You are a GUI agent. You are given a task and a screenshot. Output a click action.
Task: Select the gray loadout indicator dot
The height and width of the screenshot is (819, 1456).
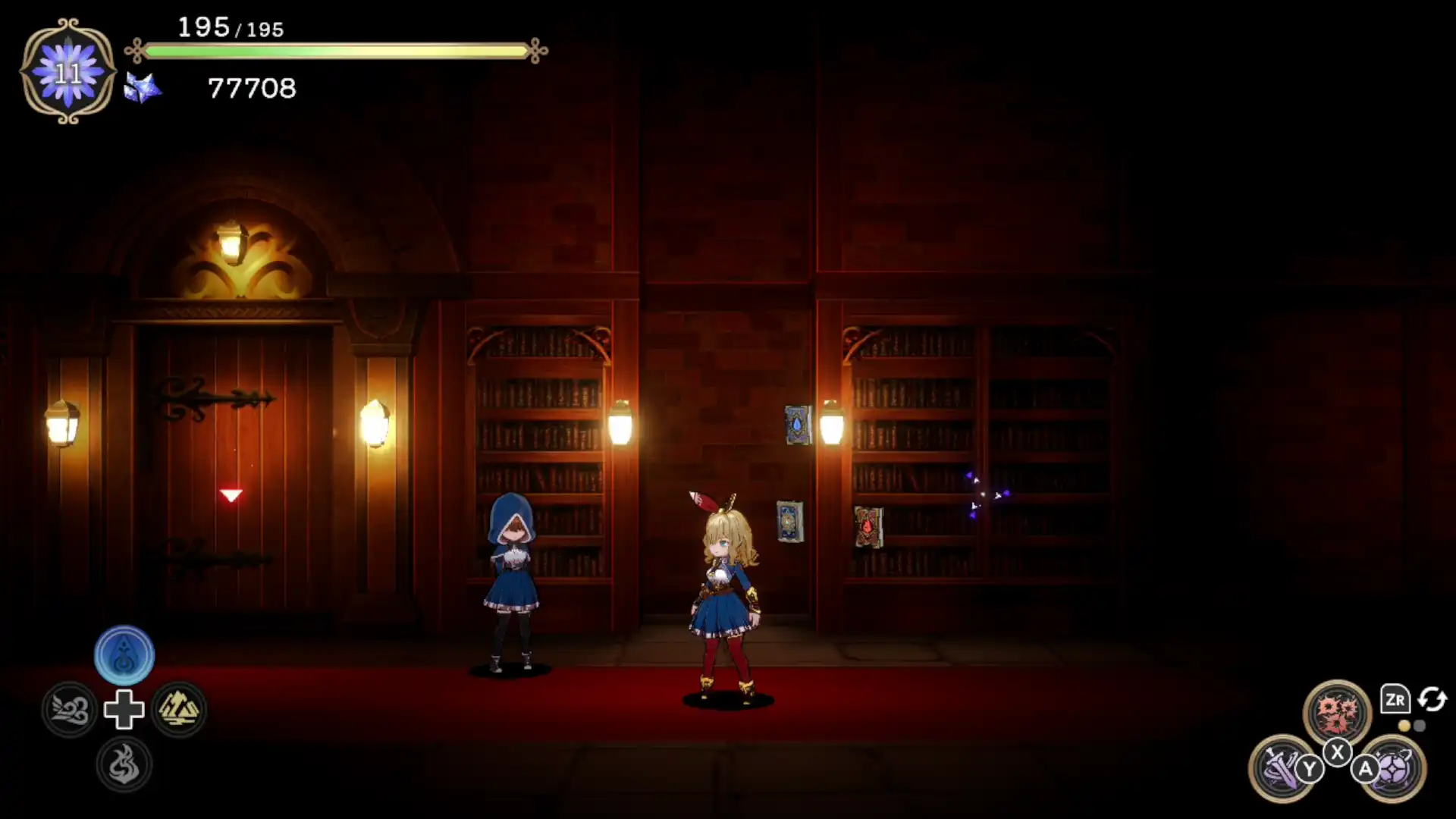tap(1420, 725)
